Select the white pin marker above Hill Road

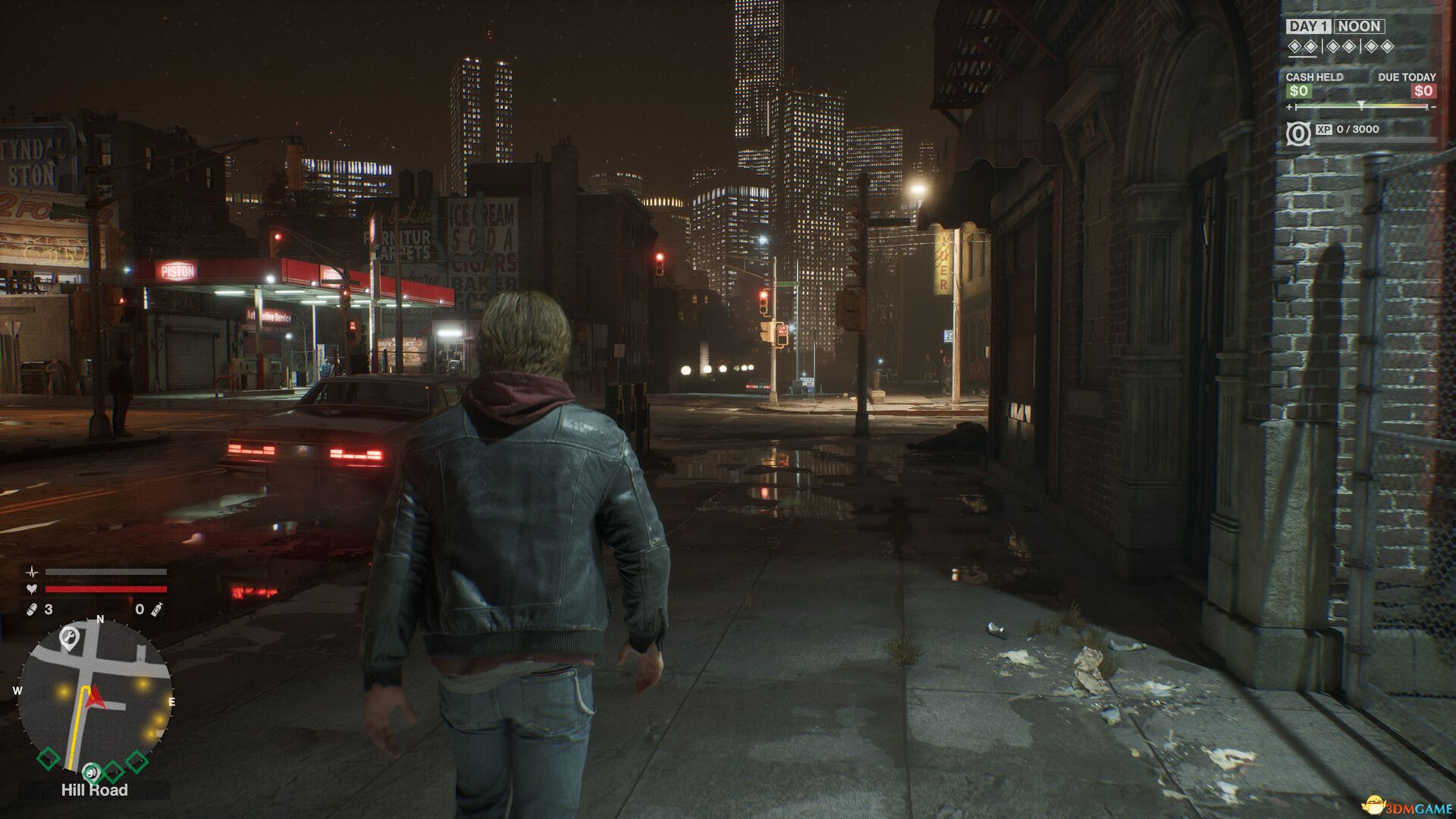(x=91, y=772)
